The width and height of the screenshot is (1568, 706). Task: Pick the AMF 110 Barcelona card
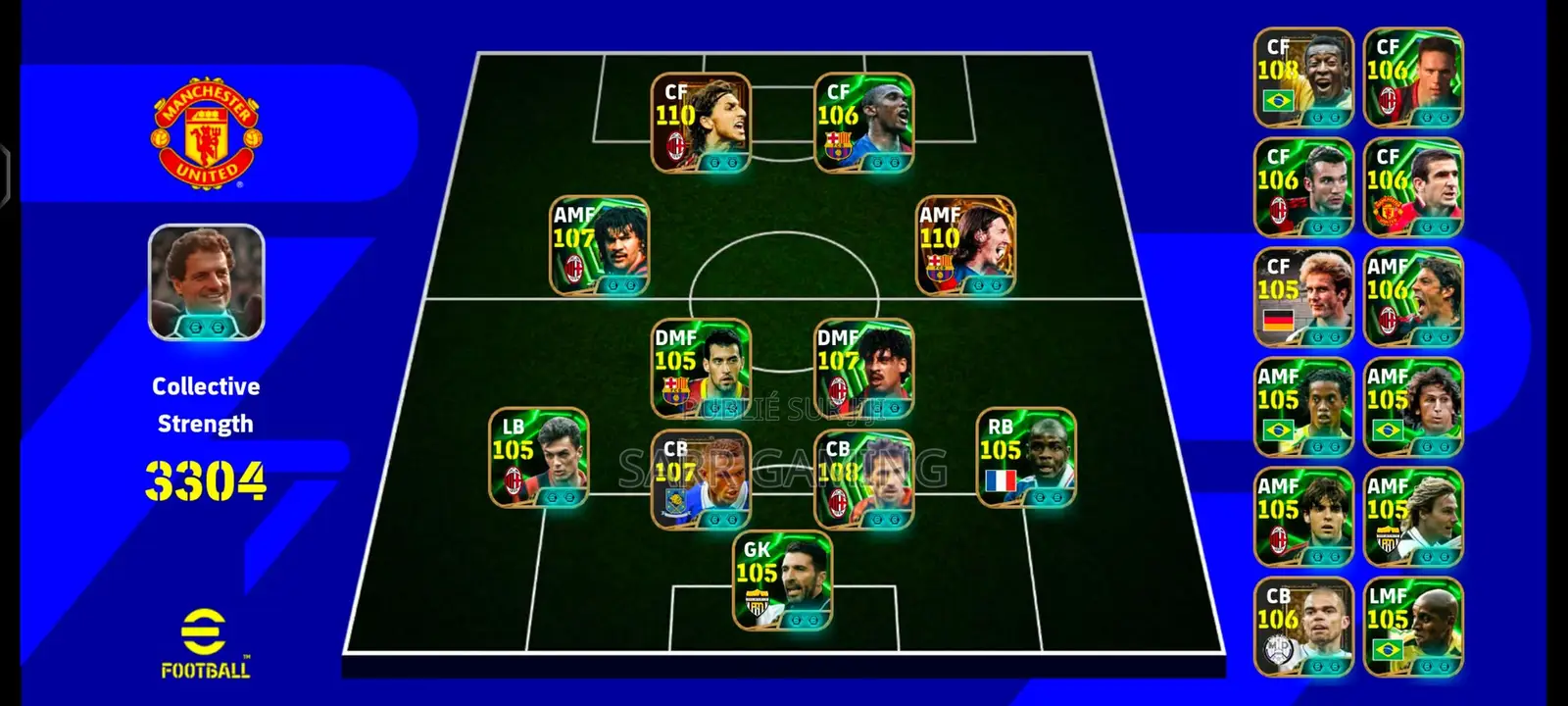(x=965, y=246)
